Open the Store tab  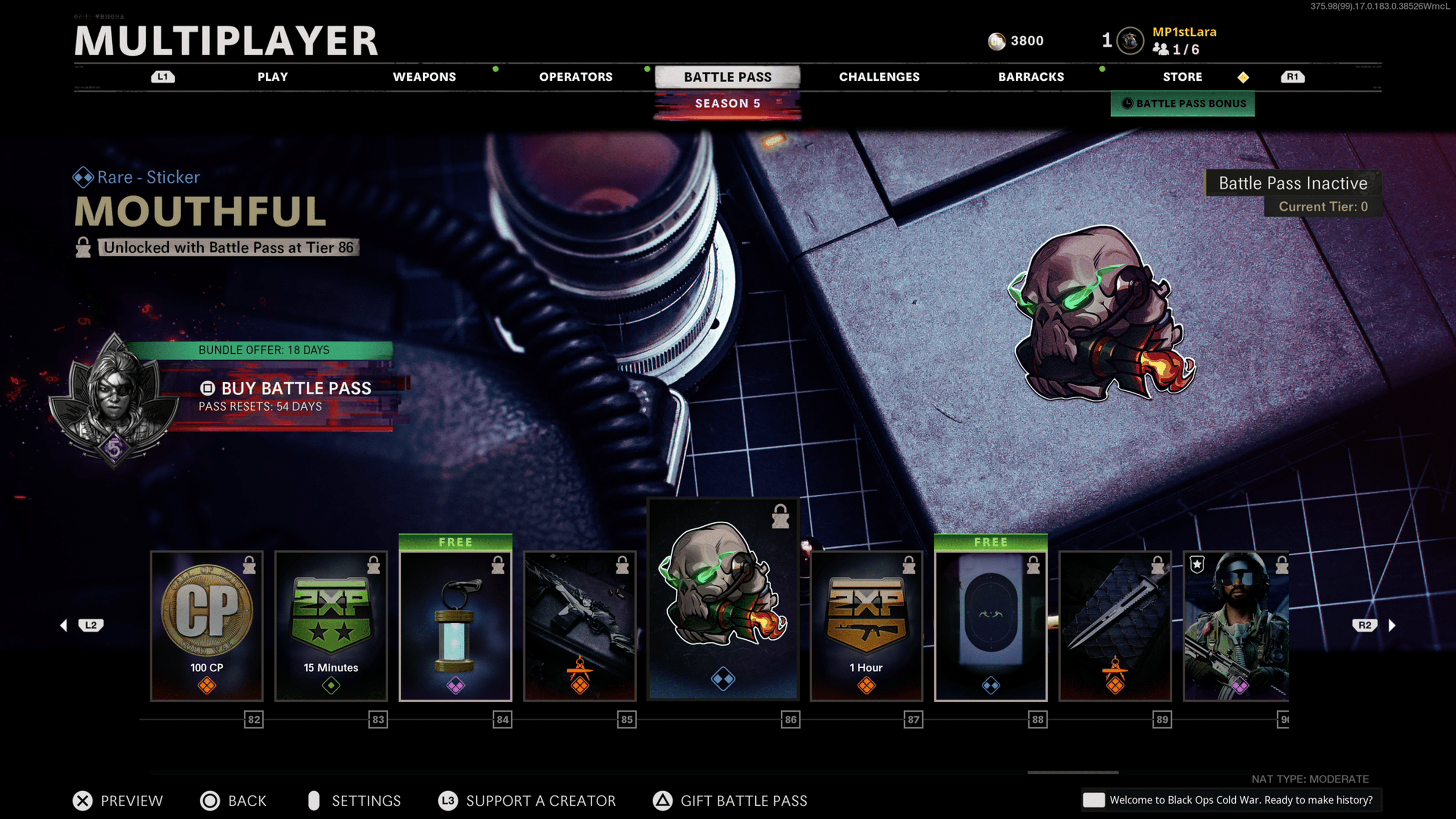[1182, 77]
